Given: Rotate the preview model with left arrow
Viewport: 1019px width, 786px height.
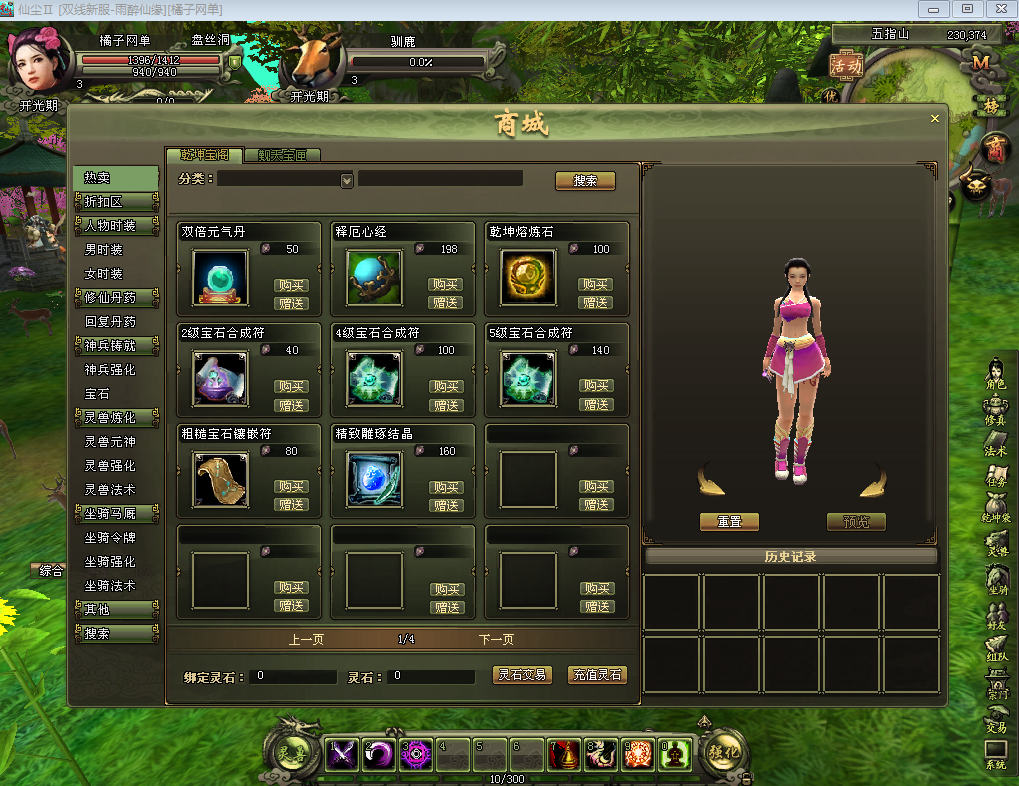Looking at the screenshot, I should tap(712, 480).
